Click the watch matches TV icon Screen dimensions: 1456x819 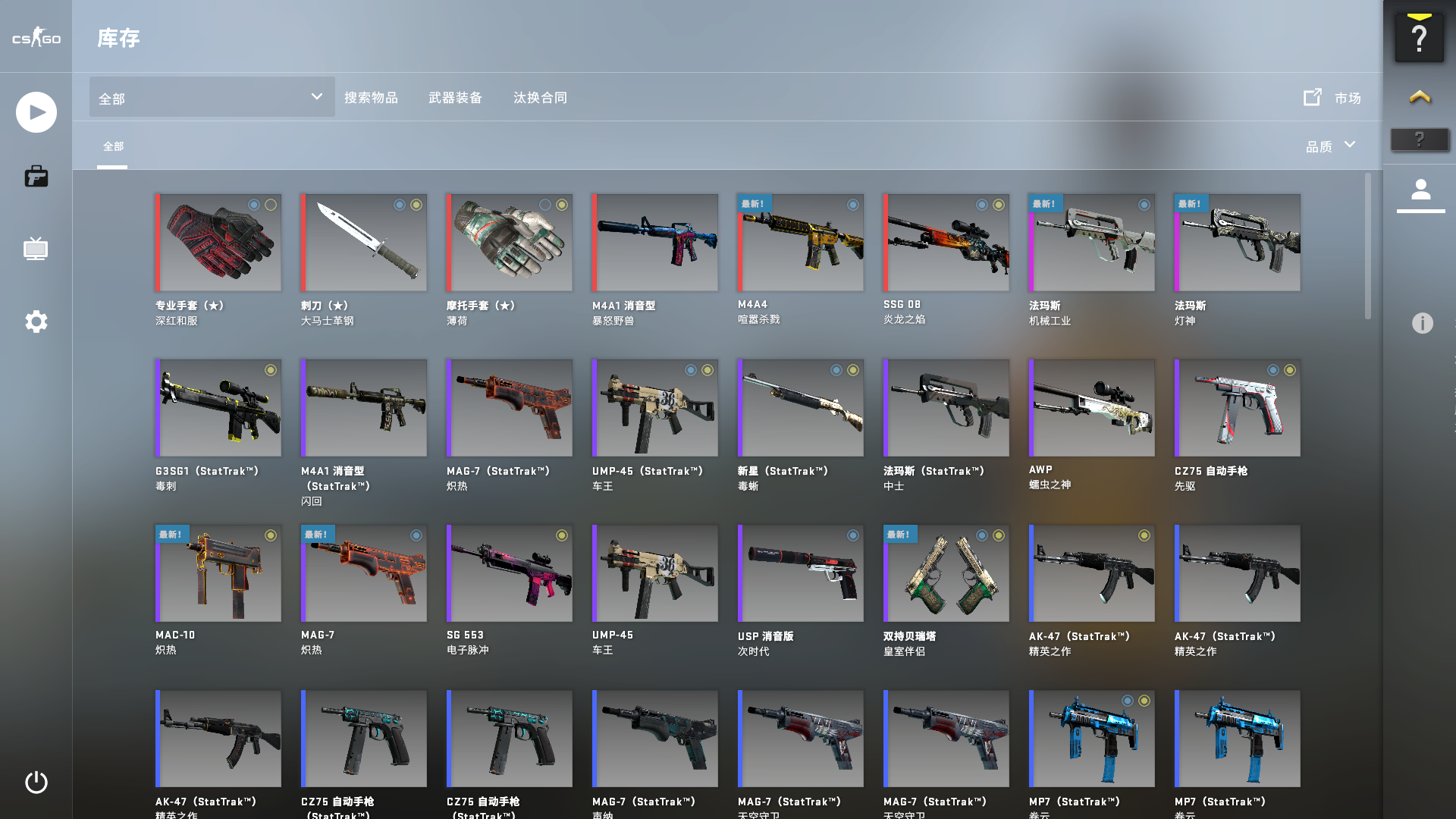[35, 249]
